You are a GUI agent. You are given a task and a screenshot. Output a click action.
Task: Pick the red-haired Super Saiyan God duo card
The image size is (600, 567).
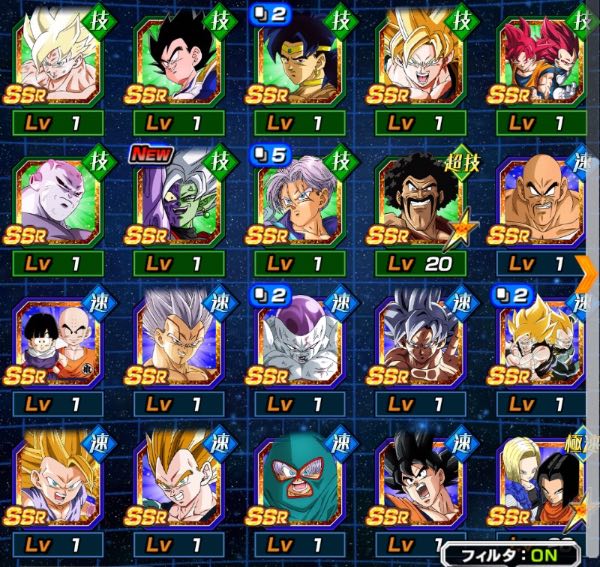pos(539,62)
